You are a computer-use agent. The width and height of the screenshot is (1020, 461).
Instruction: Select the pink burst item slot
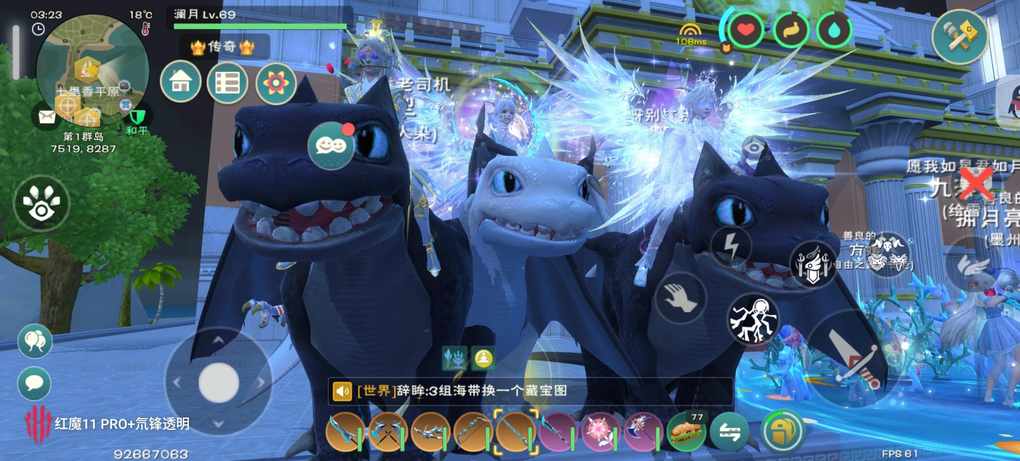pyautogui.click(x=601, y=431)
